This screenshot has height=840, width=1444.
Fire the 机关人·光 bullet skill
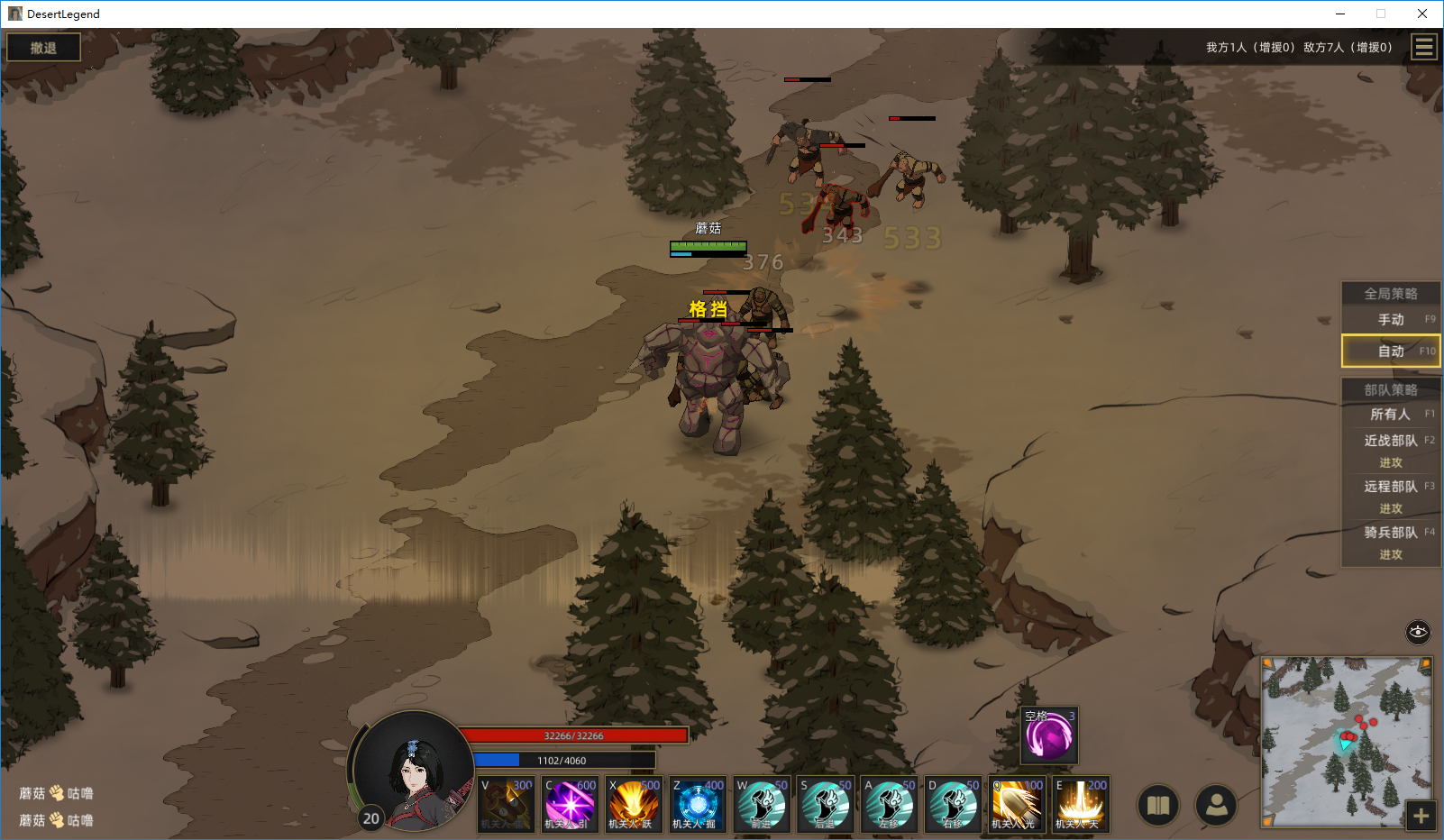1017,805
